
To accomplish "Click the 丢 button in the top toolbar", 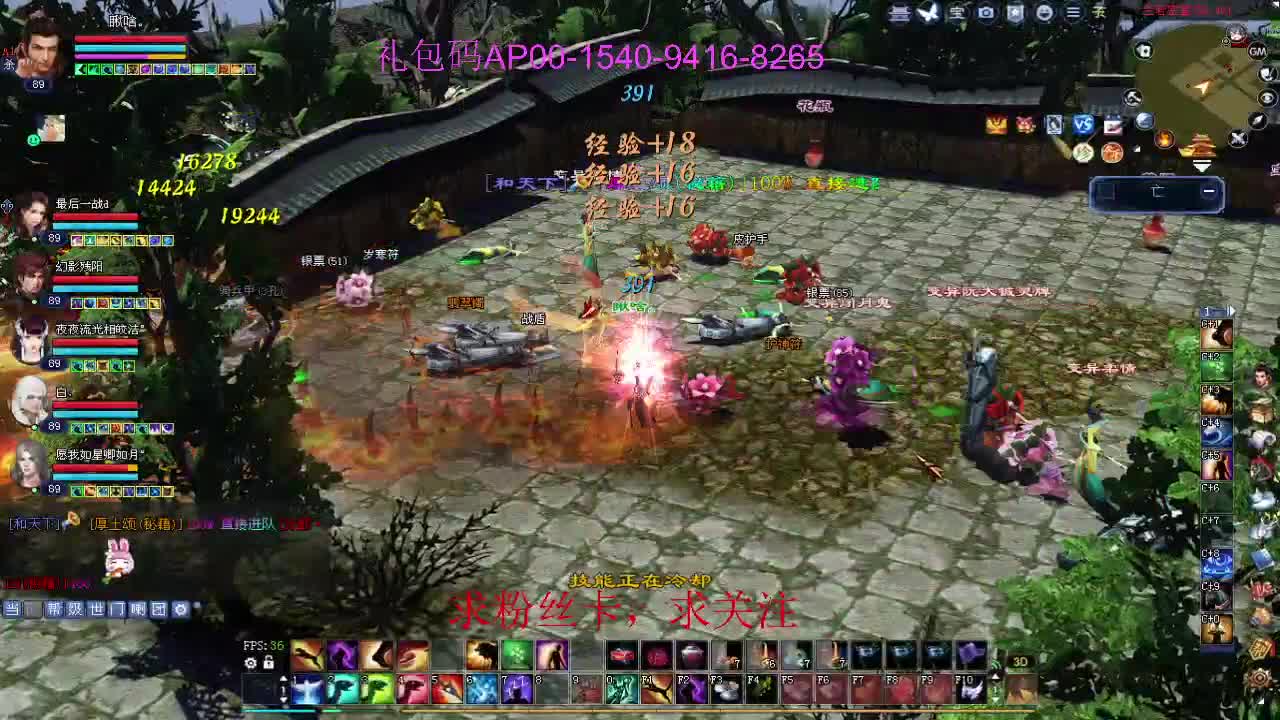I will (x=1099, y=13).
